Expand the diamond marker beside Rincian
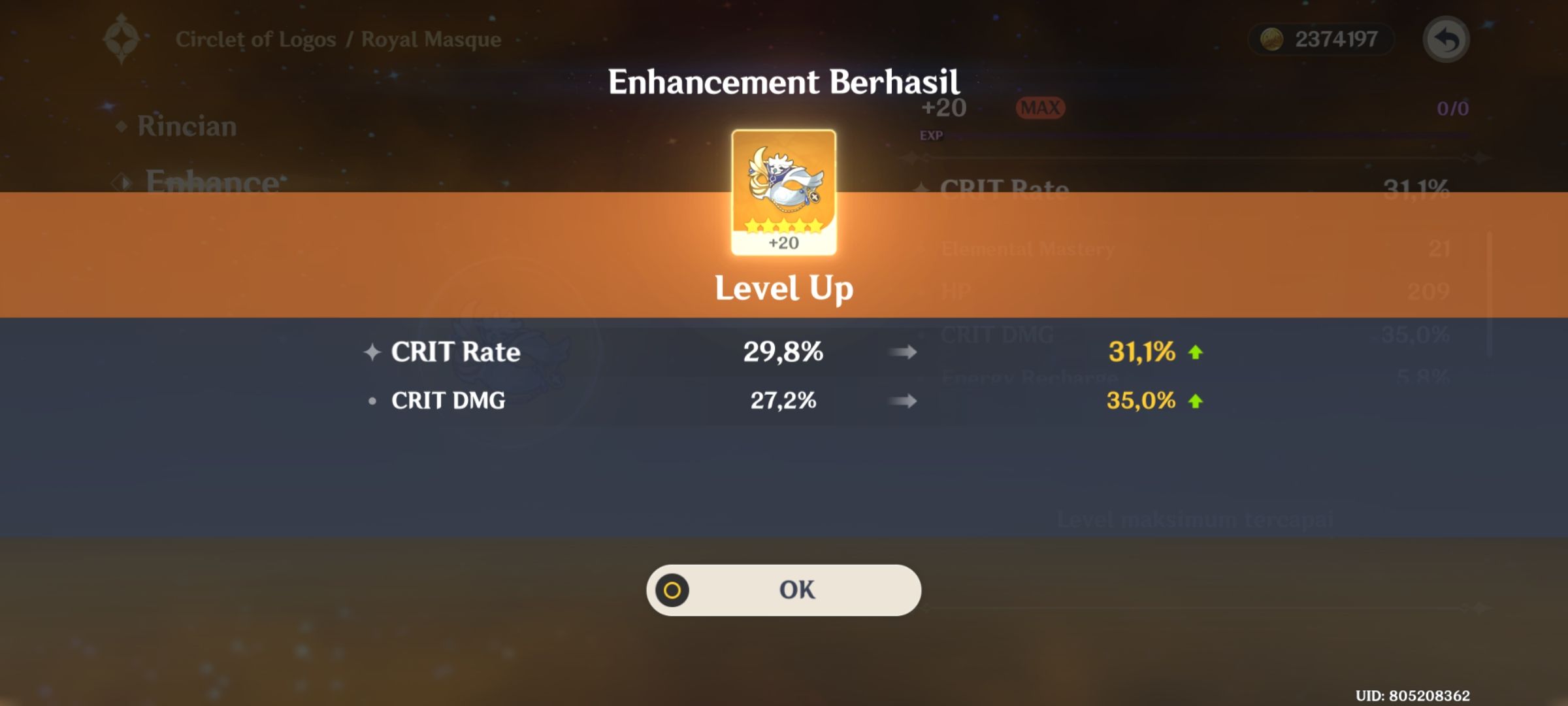This screenshot has height=706, width=1568. tap(122, 124)
